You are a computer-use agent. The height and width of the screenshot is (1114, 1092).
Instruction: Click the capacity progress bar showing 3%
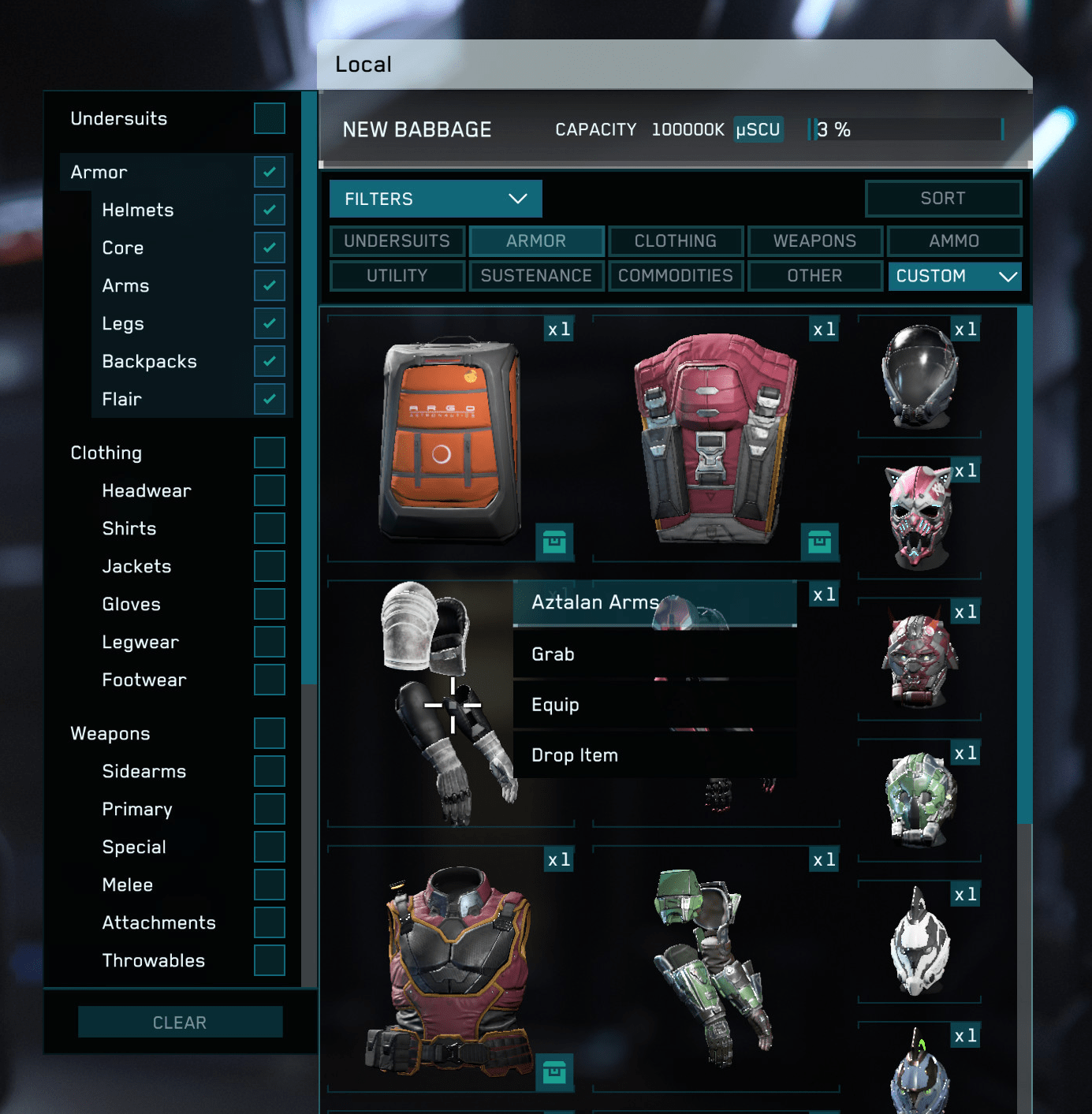[x=907, y=129]
